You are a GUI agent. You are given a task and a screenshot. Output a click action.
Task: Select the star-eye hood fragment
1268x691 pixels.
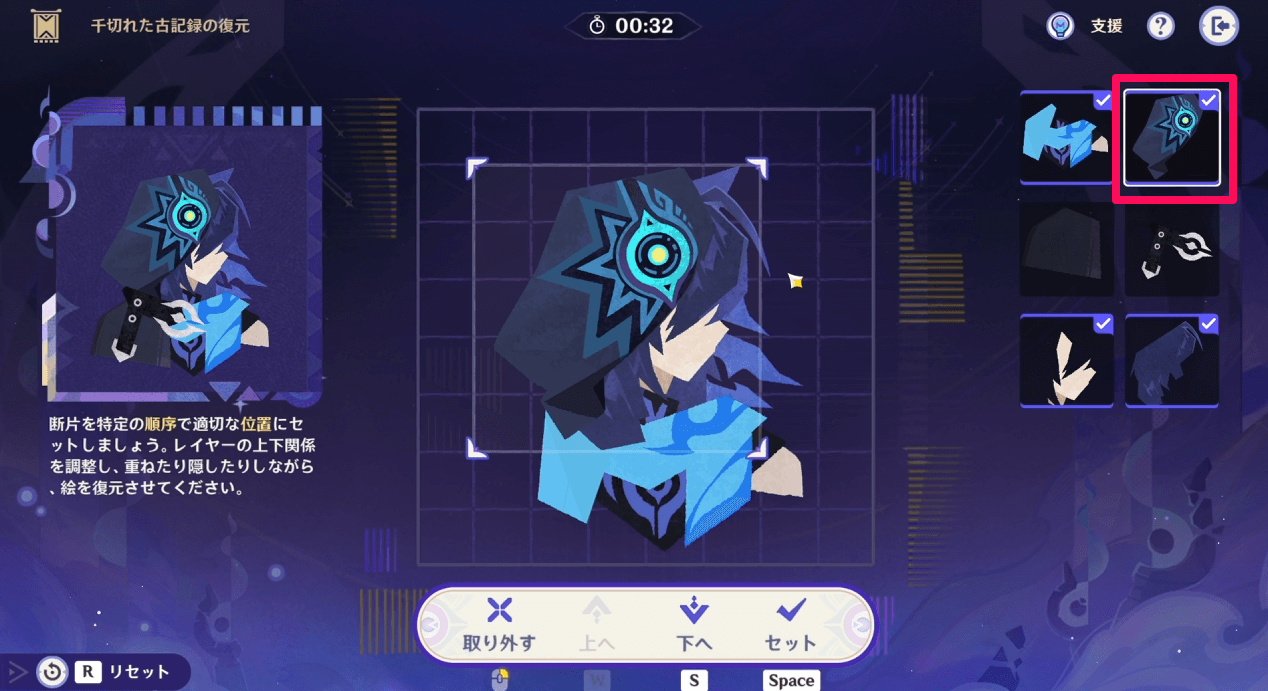(x=1172, y=137)
